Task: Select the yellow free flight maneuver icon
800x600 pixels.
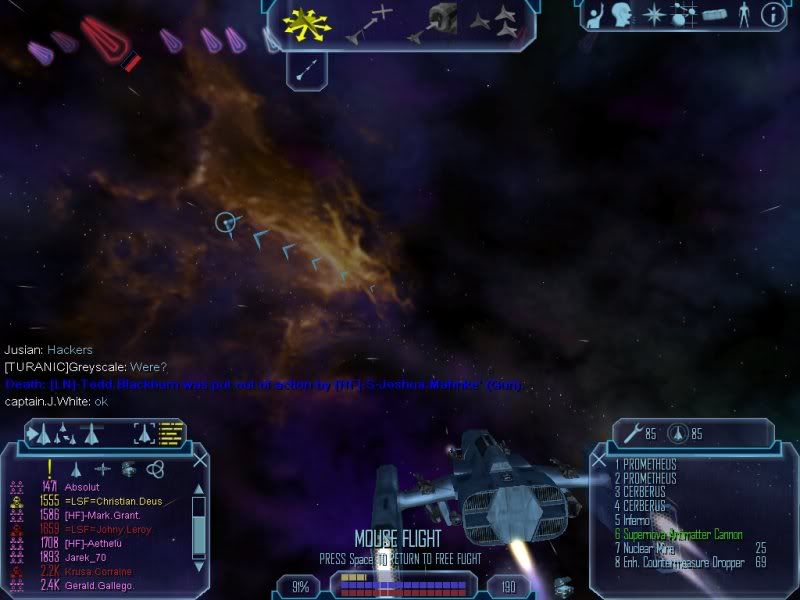Action: [301, 21]
